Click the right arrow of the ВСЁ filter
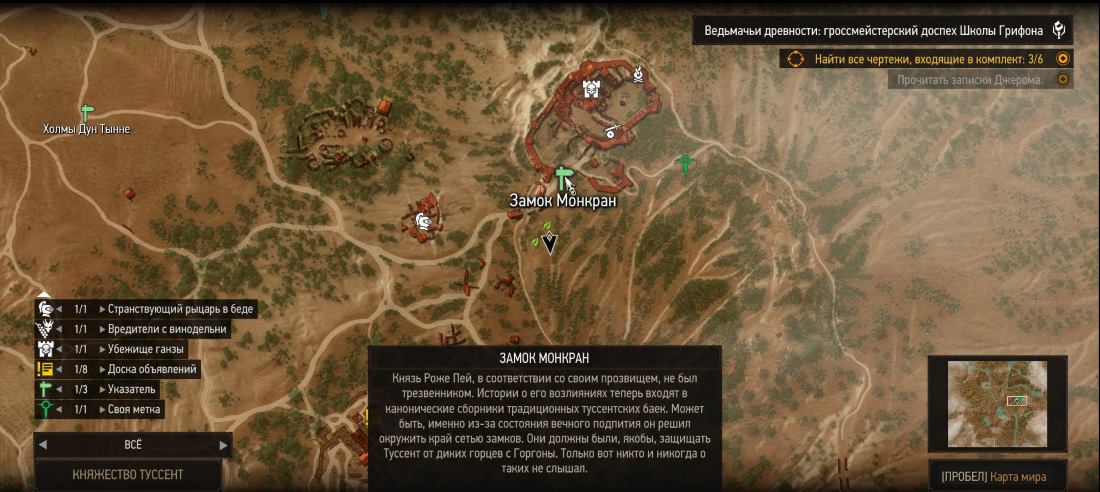Image resolution: width=1100 pixels, height=492 pixels. pyautogui.click(x=223, y=444)
